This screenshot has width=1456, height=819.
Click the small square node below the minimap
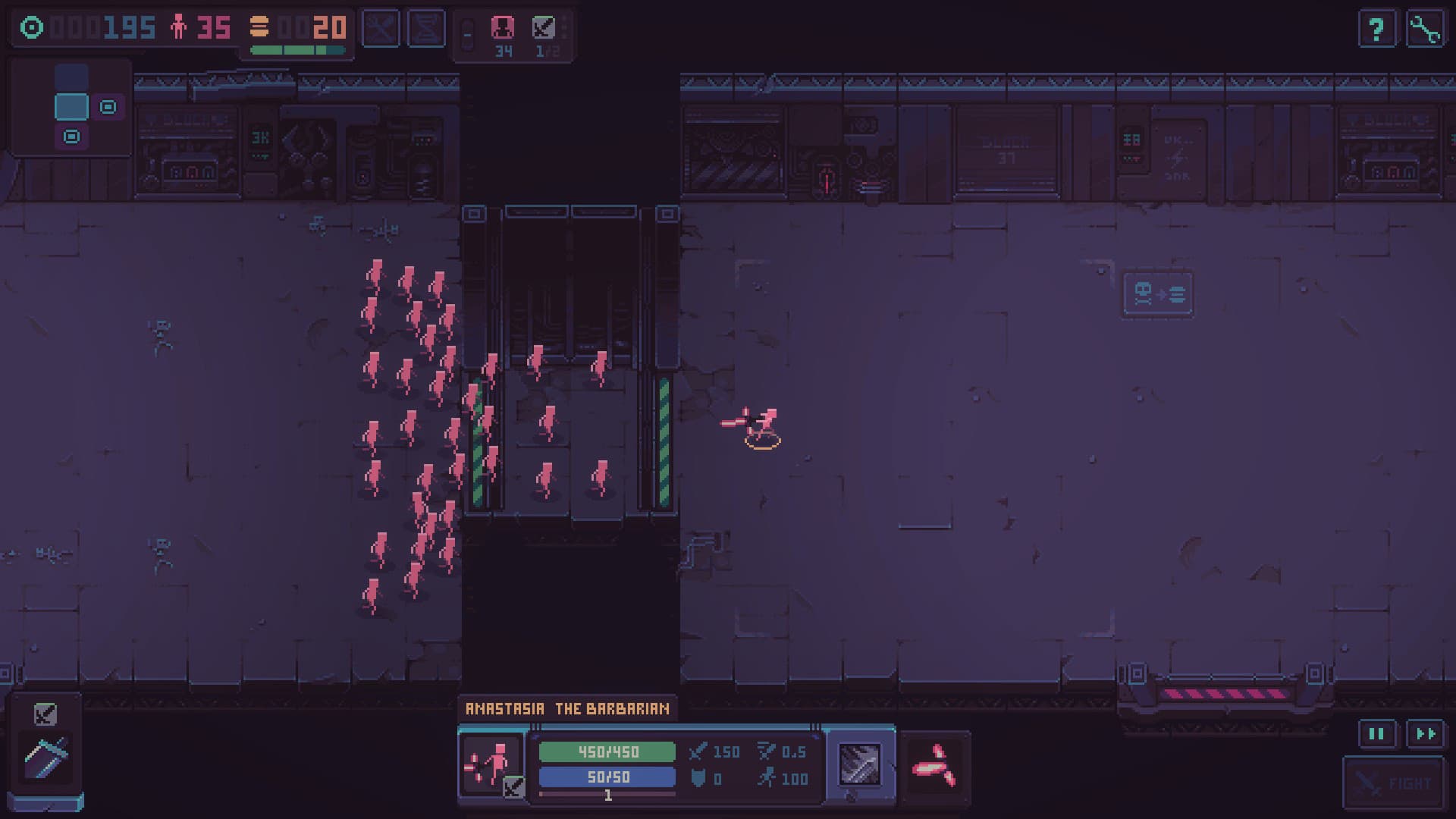click(71, 138)
